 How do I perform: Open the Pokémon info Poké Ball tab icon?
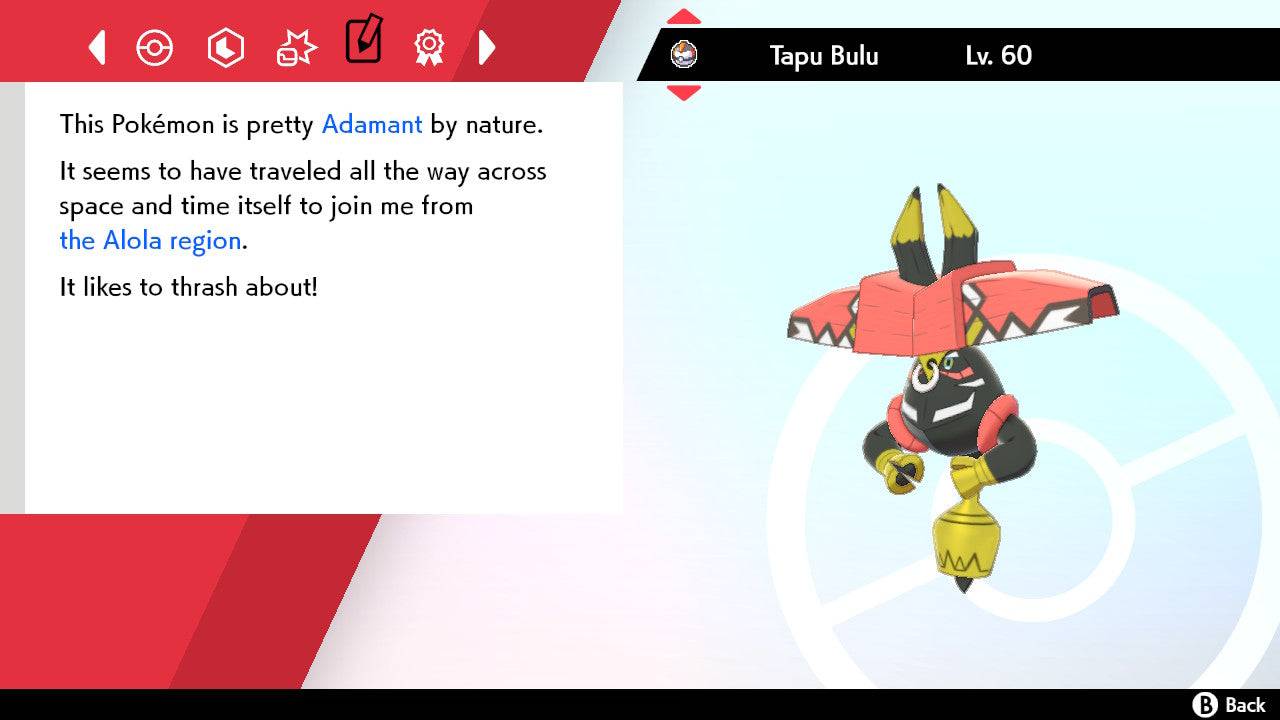(155, 46)
